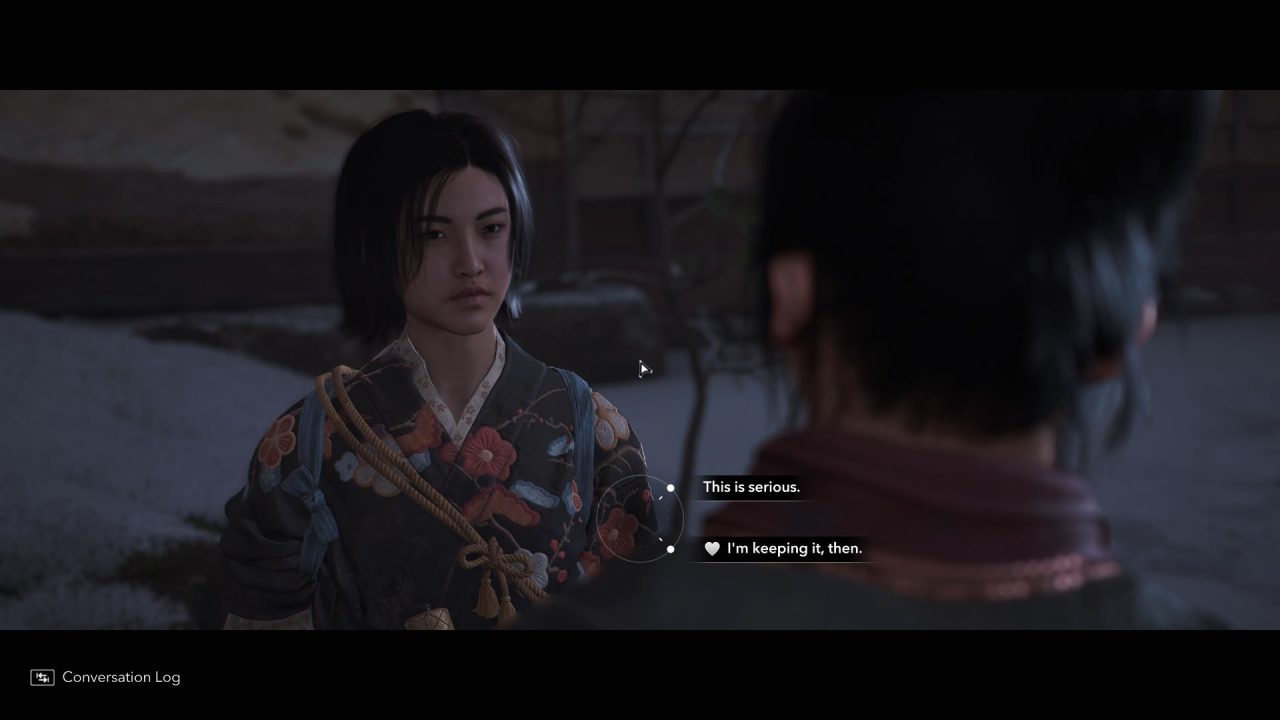Click the keyboard shortcut badge before Conversation Log

[x=42, y=677]
